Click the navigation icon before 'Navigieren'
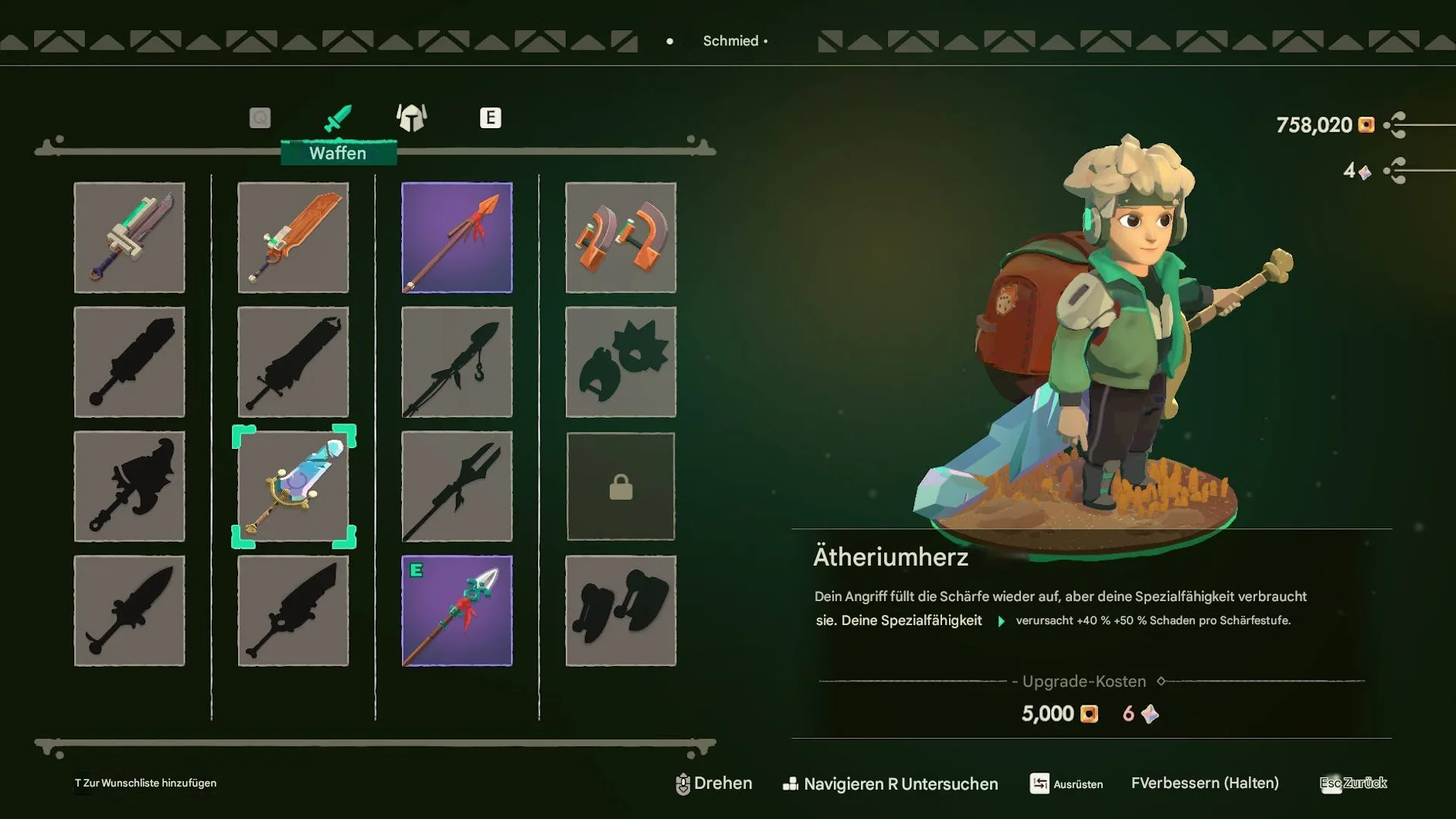Screen dimensions: 1456x819 coord(791,783)
